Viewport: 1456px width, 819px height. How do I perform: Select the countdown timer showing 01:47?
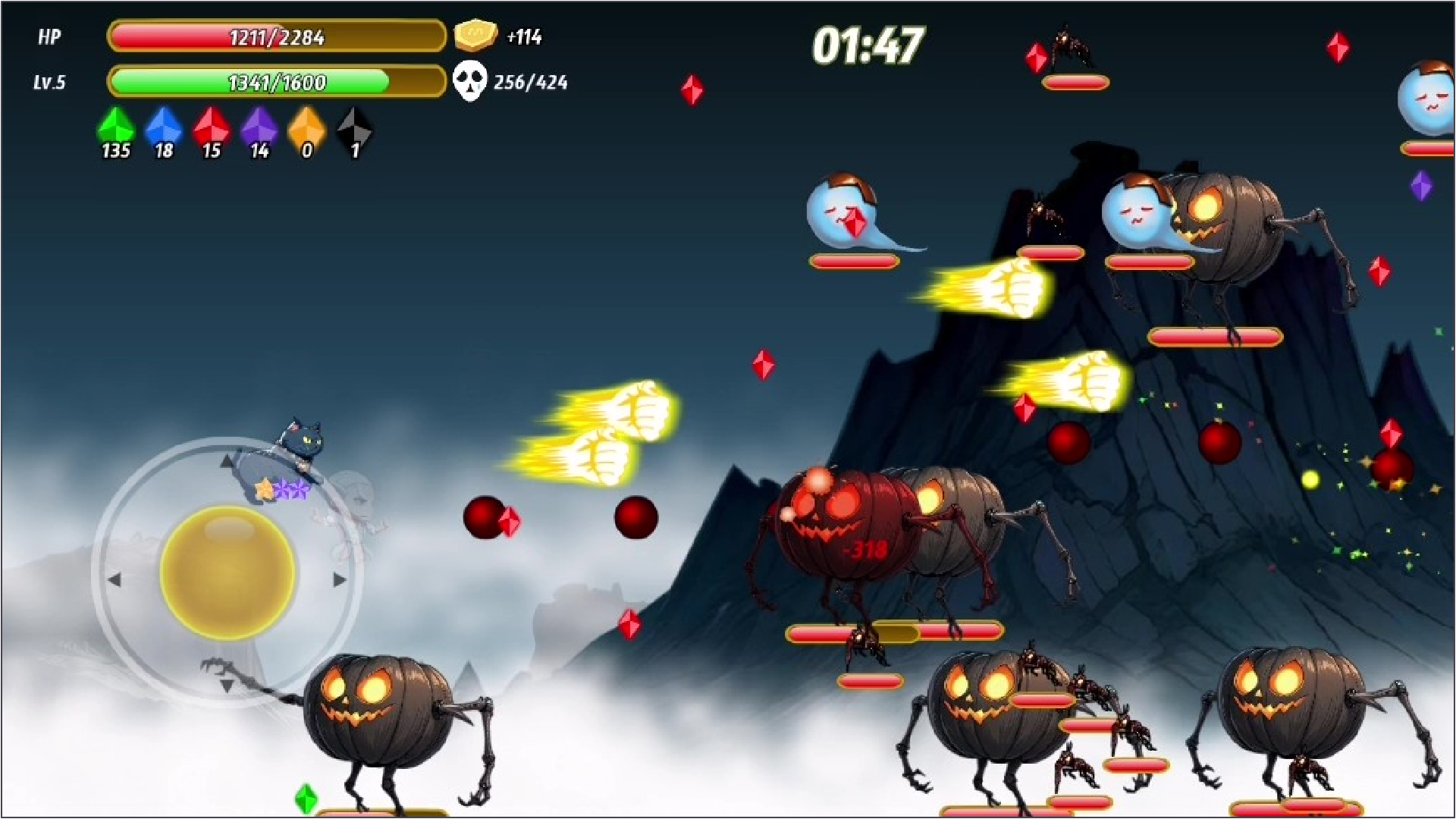pos(869,45)
